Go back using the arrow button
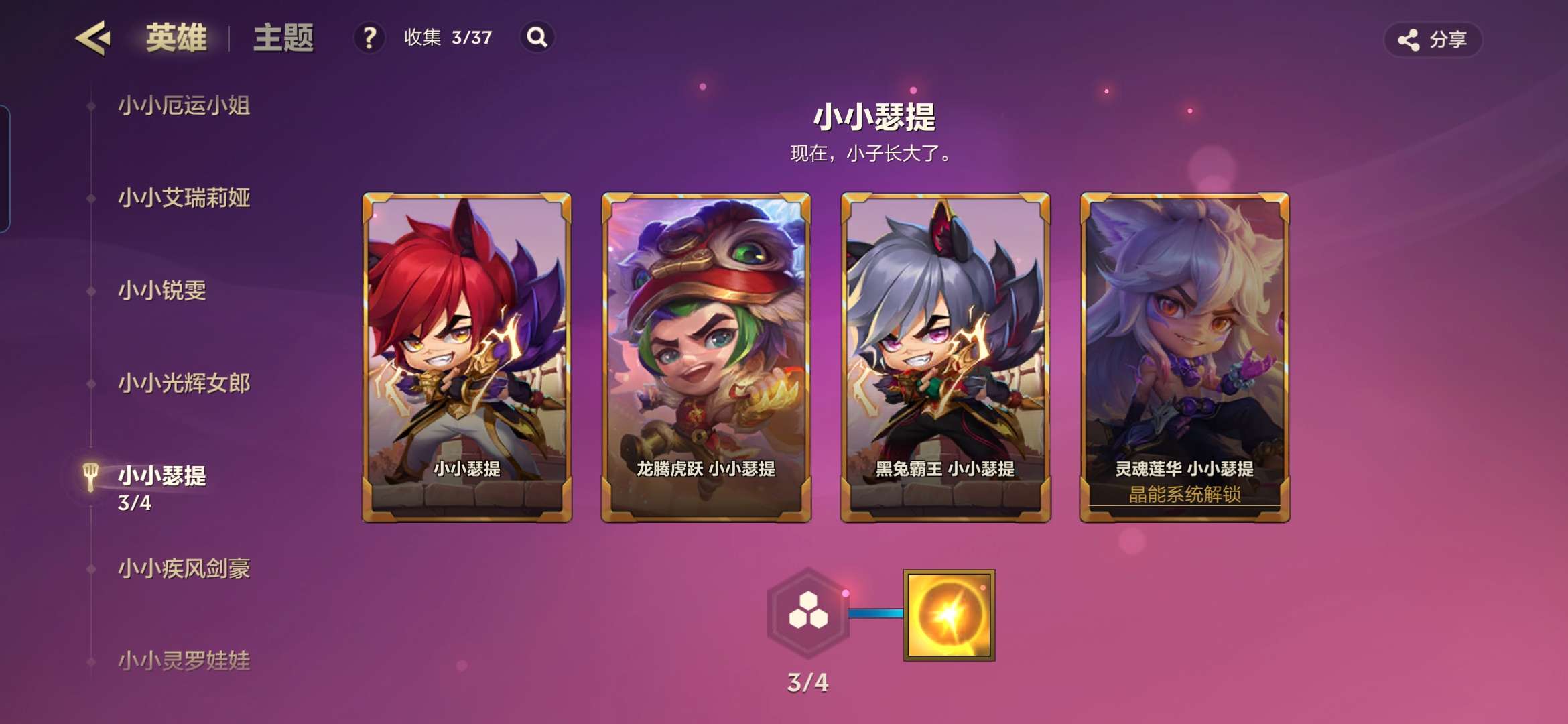The height and width of the screenshot is (724, 1568). coord(92,38)
